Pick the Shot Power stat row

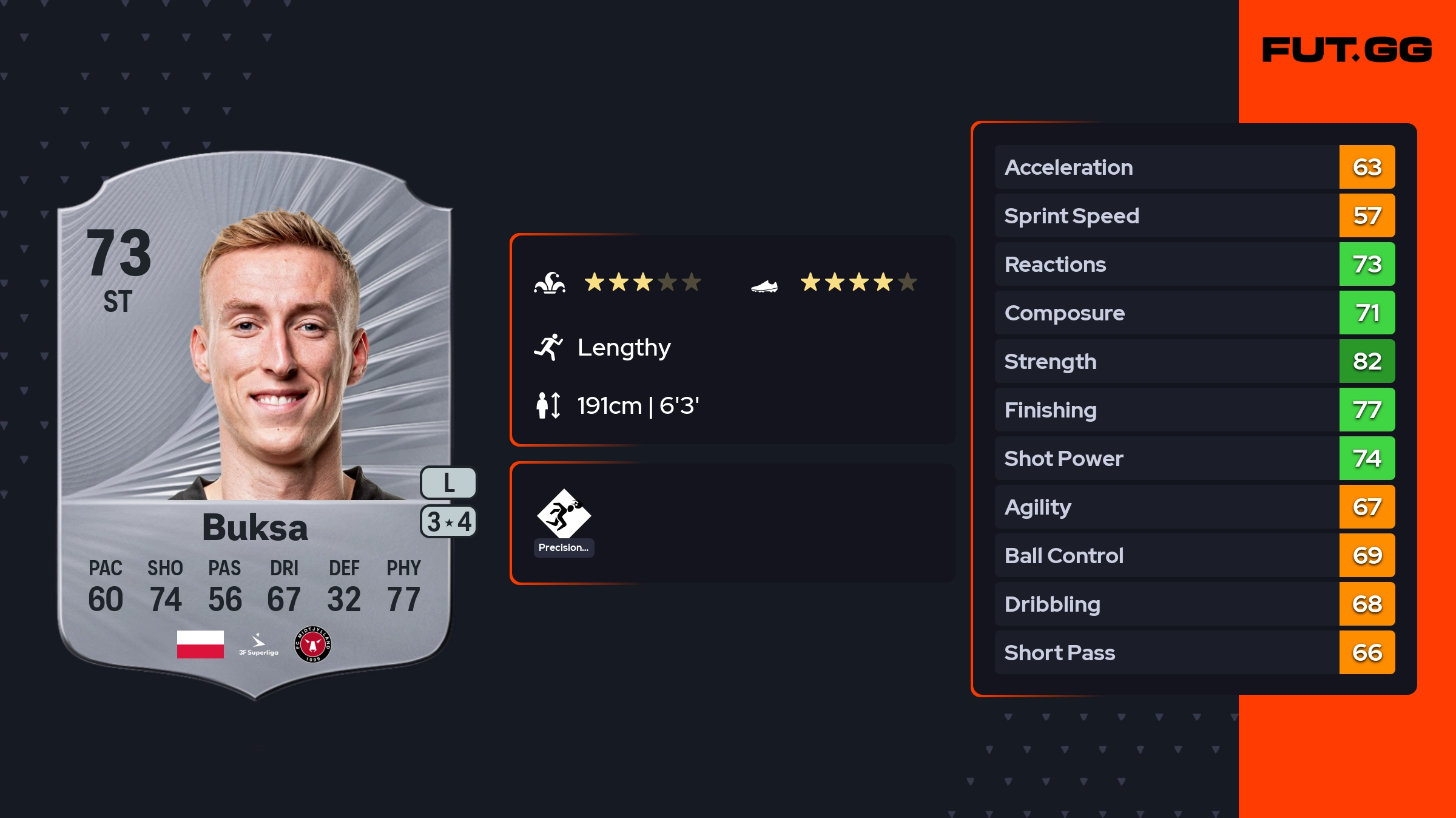[1194, 458]
